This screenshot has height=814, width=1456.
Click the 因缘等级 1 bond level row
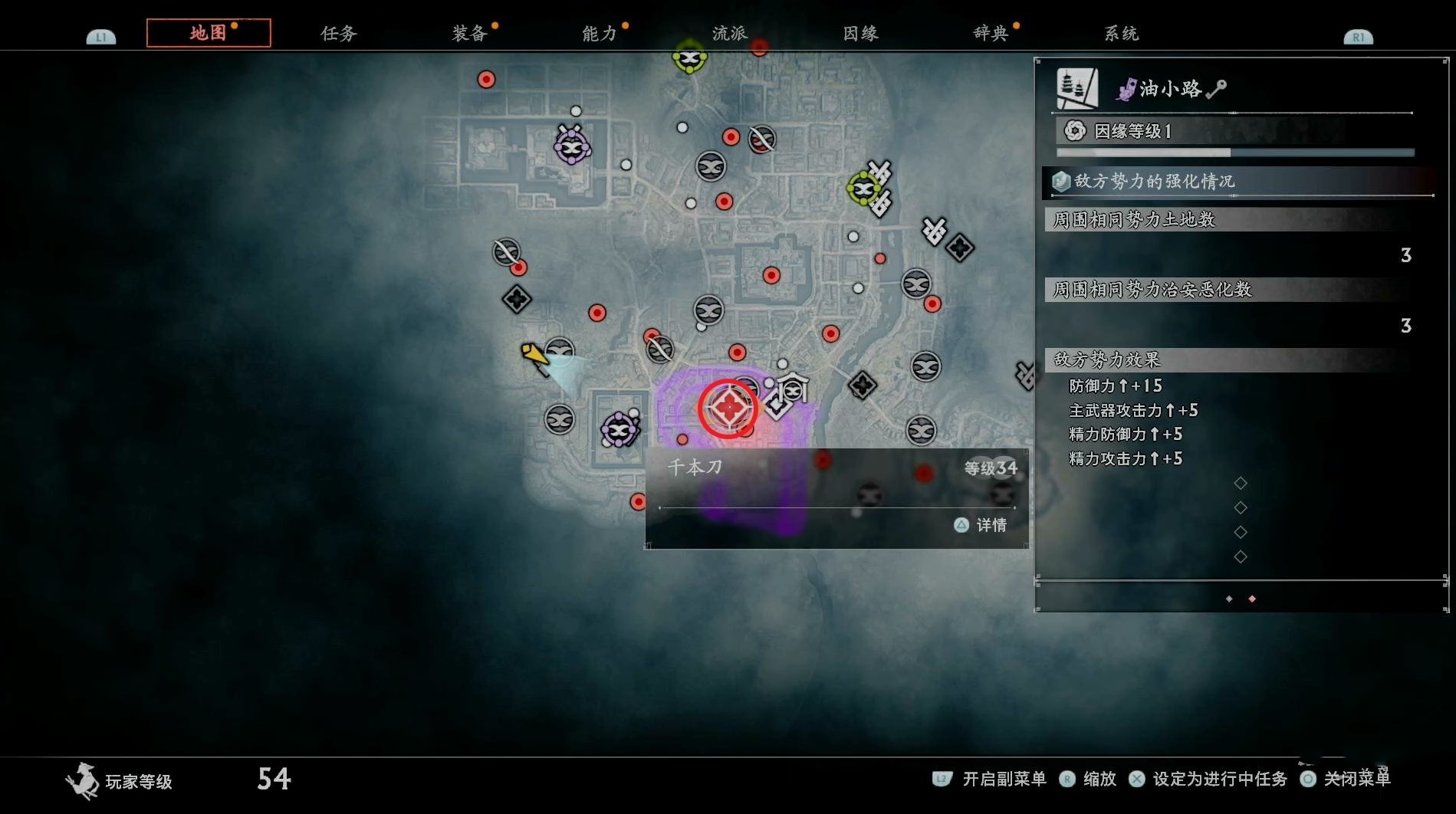tap(1132, 131)
